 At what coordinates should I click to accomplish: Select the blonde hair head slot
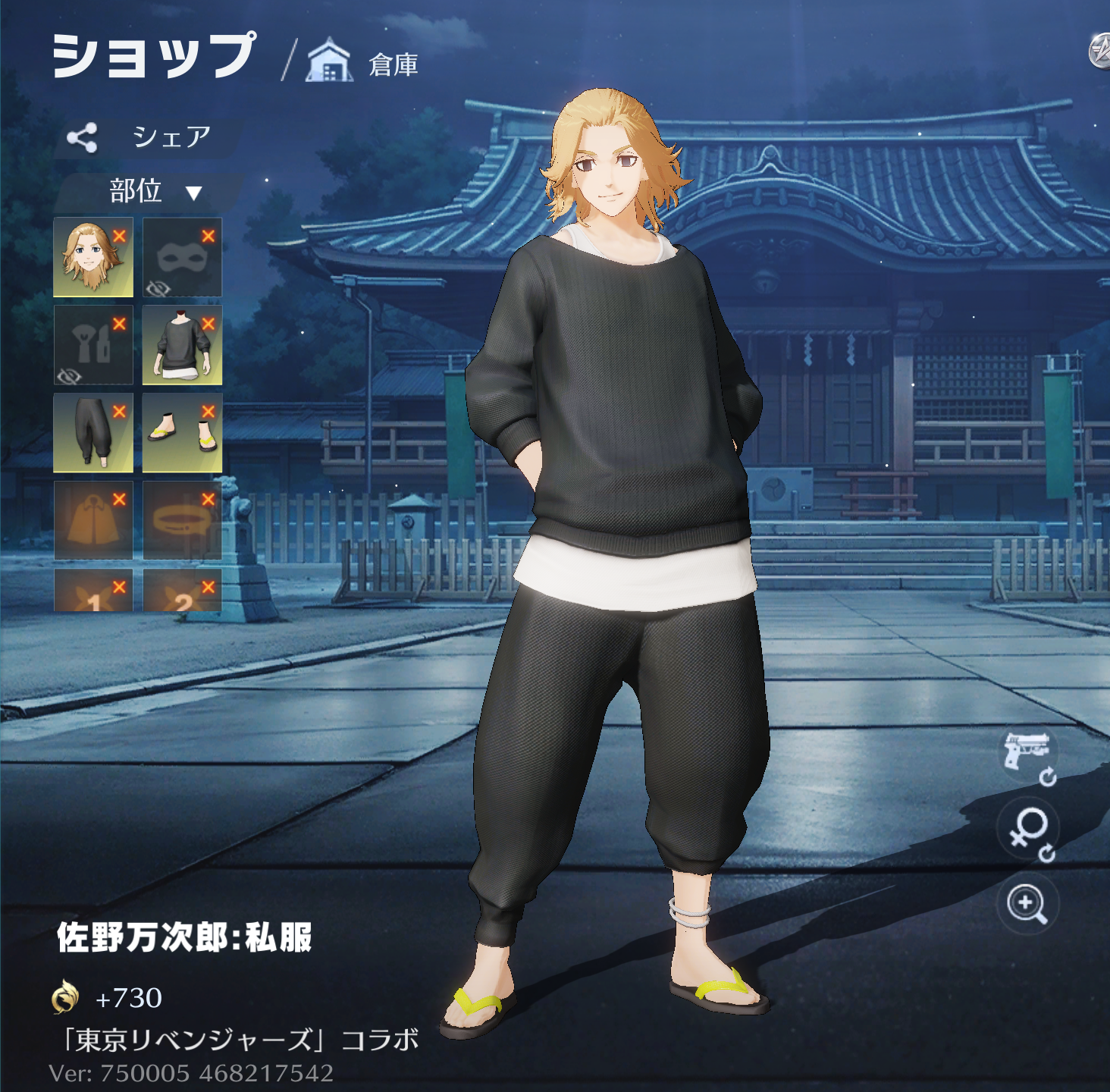click(92, 258)
